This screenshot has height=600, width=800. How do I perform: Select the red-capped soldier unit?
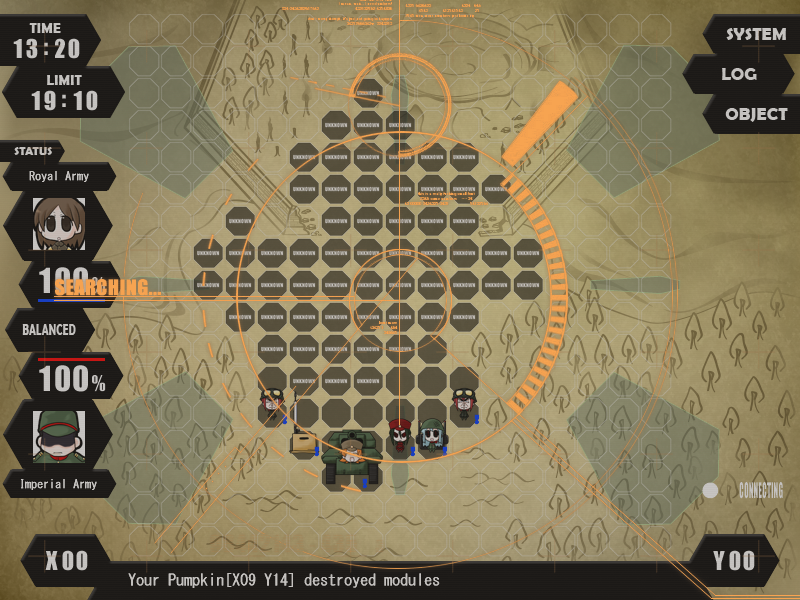(x=400, y=435)
